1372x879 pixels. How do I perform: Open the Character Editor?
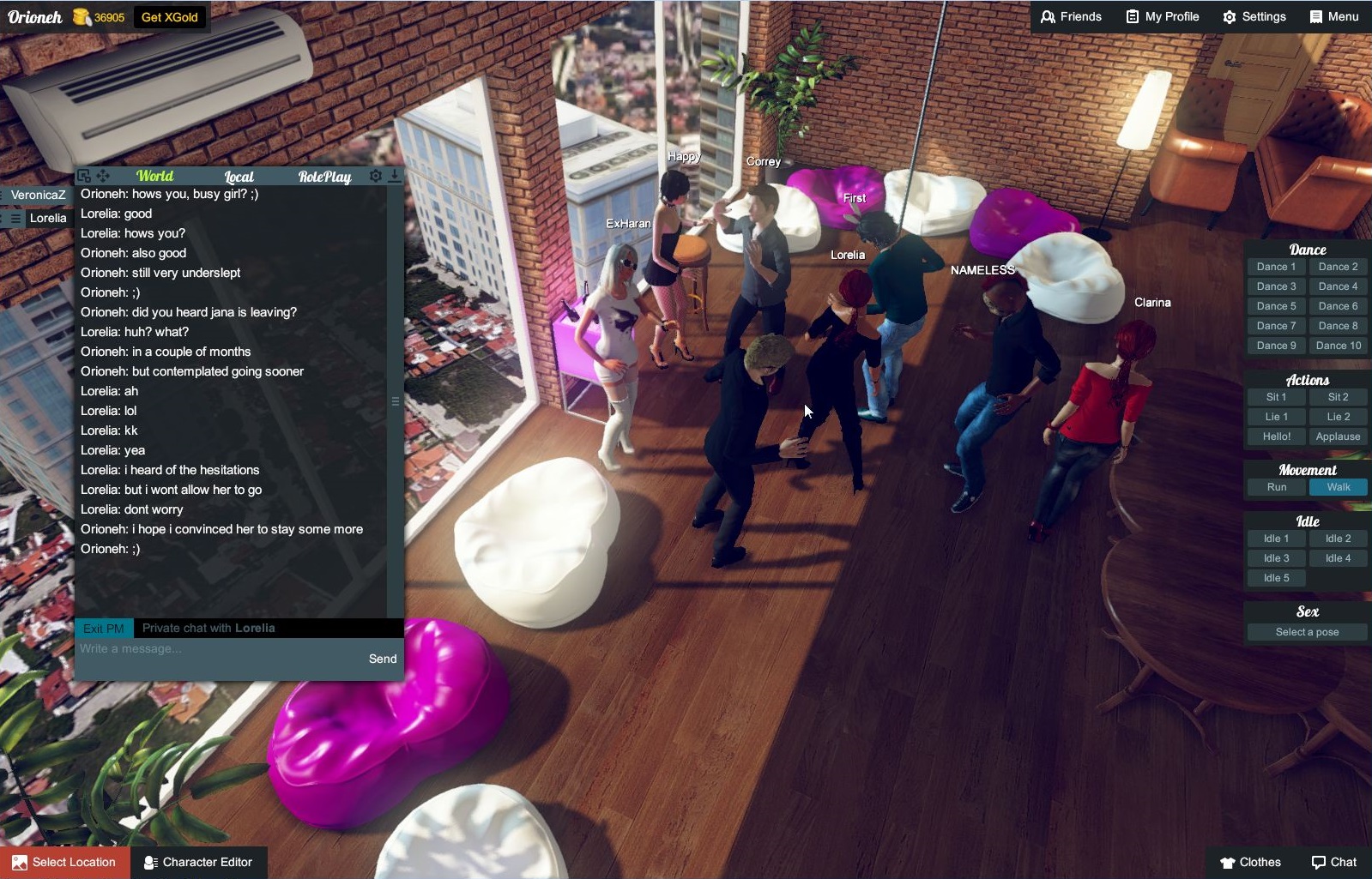pos(199,862)
